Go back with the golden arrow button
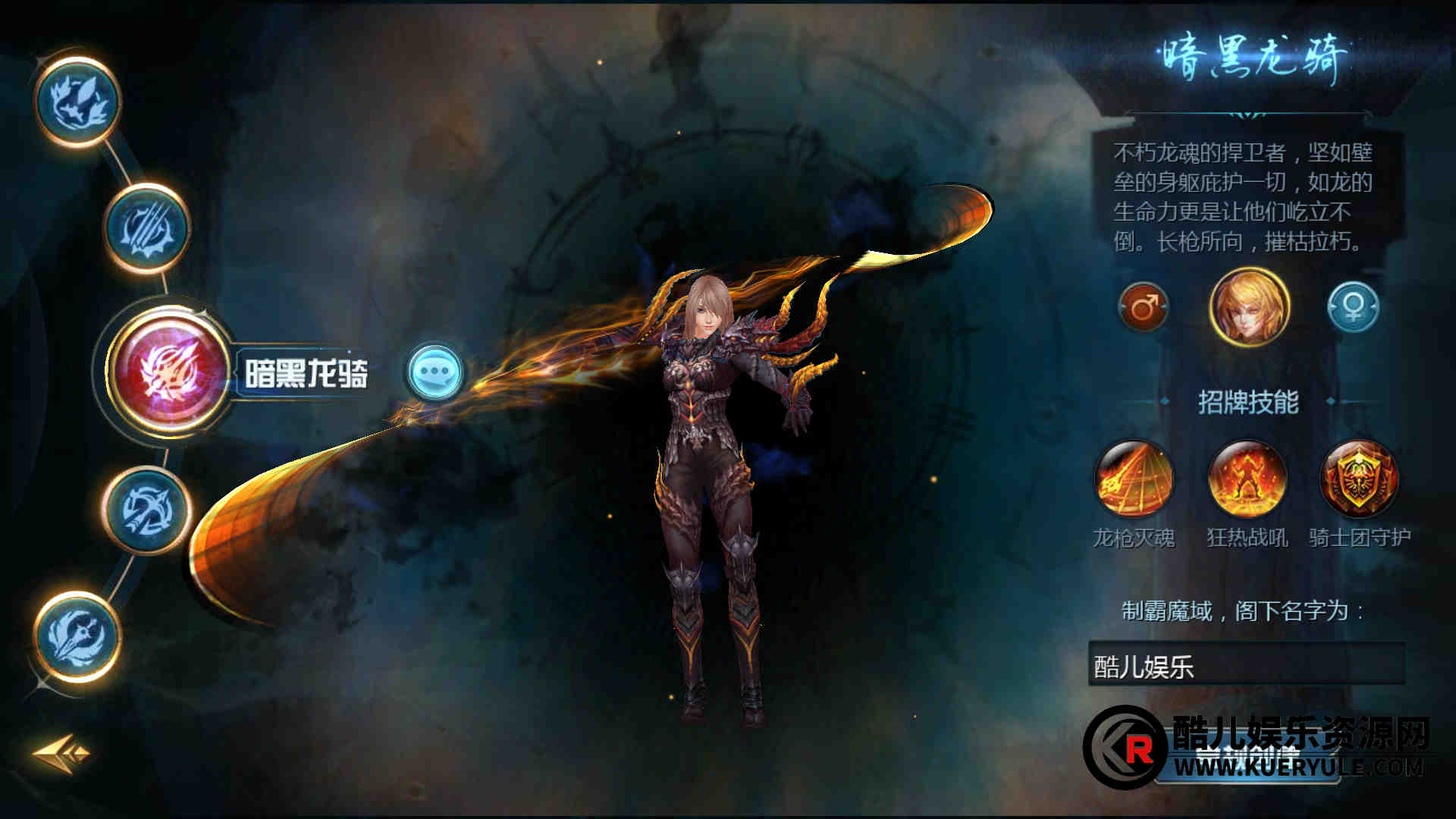 (61, 753)
